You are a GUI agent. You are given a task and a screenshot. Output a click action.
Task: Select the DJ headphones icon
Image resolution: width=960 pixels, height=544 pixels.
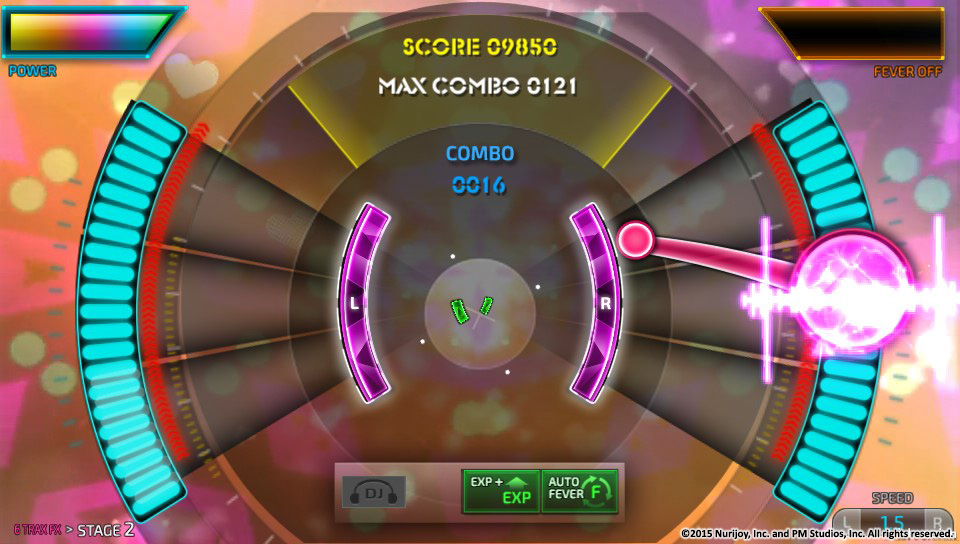[374, 491]
